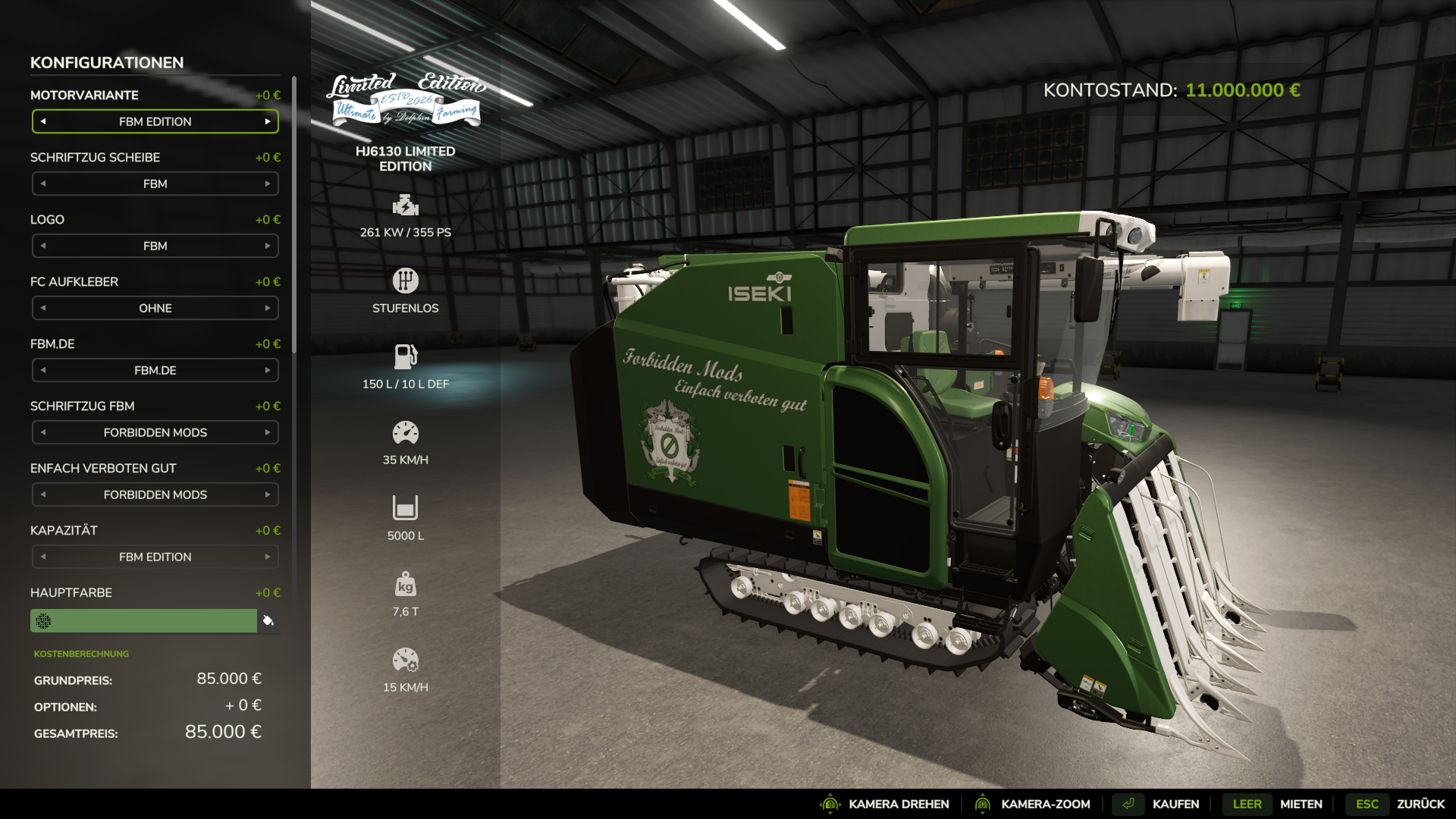This screenshot has height=819, width=1456.
Task: Go to previous Motorvariante option
Action: click(x=43, y=121)
